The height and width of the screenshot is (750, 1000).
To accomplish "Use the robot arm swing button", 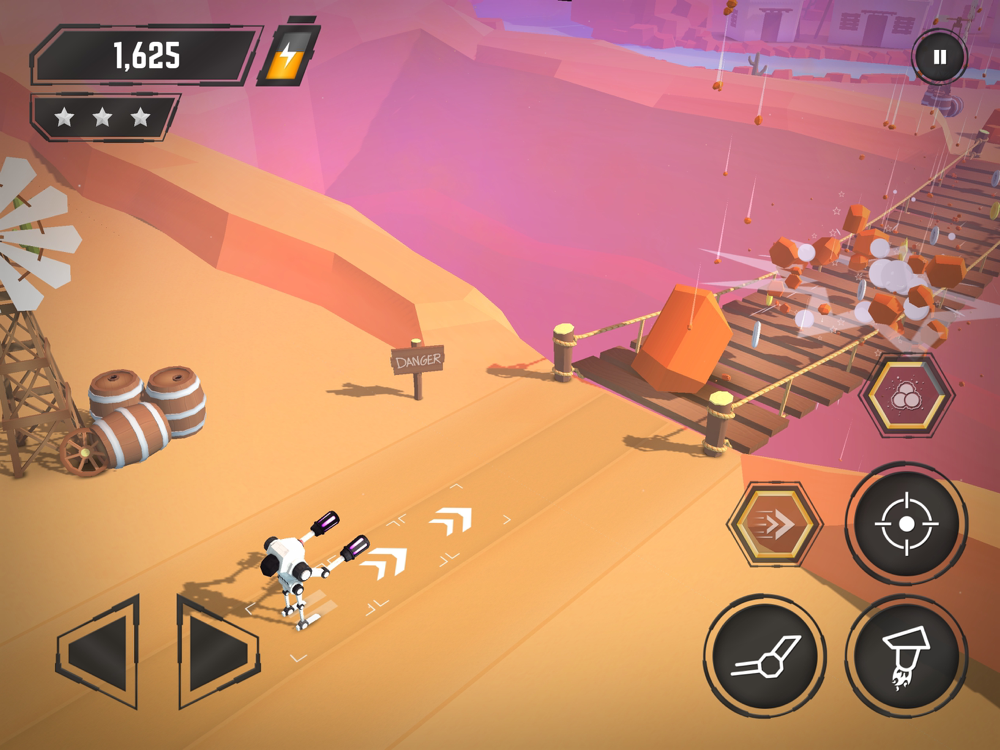I will [765, 657].
